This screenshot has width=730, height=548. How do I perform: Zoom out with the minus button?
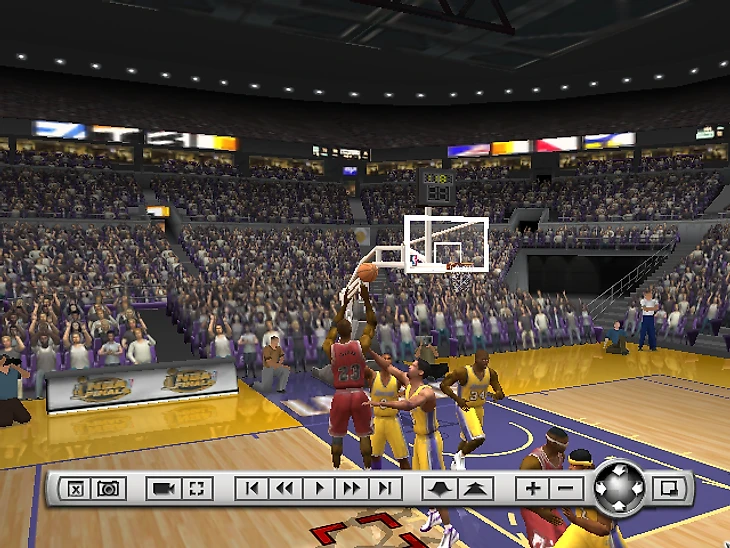coord(565,489)
